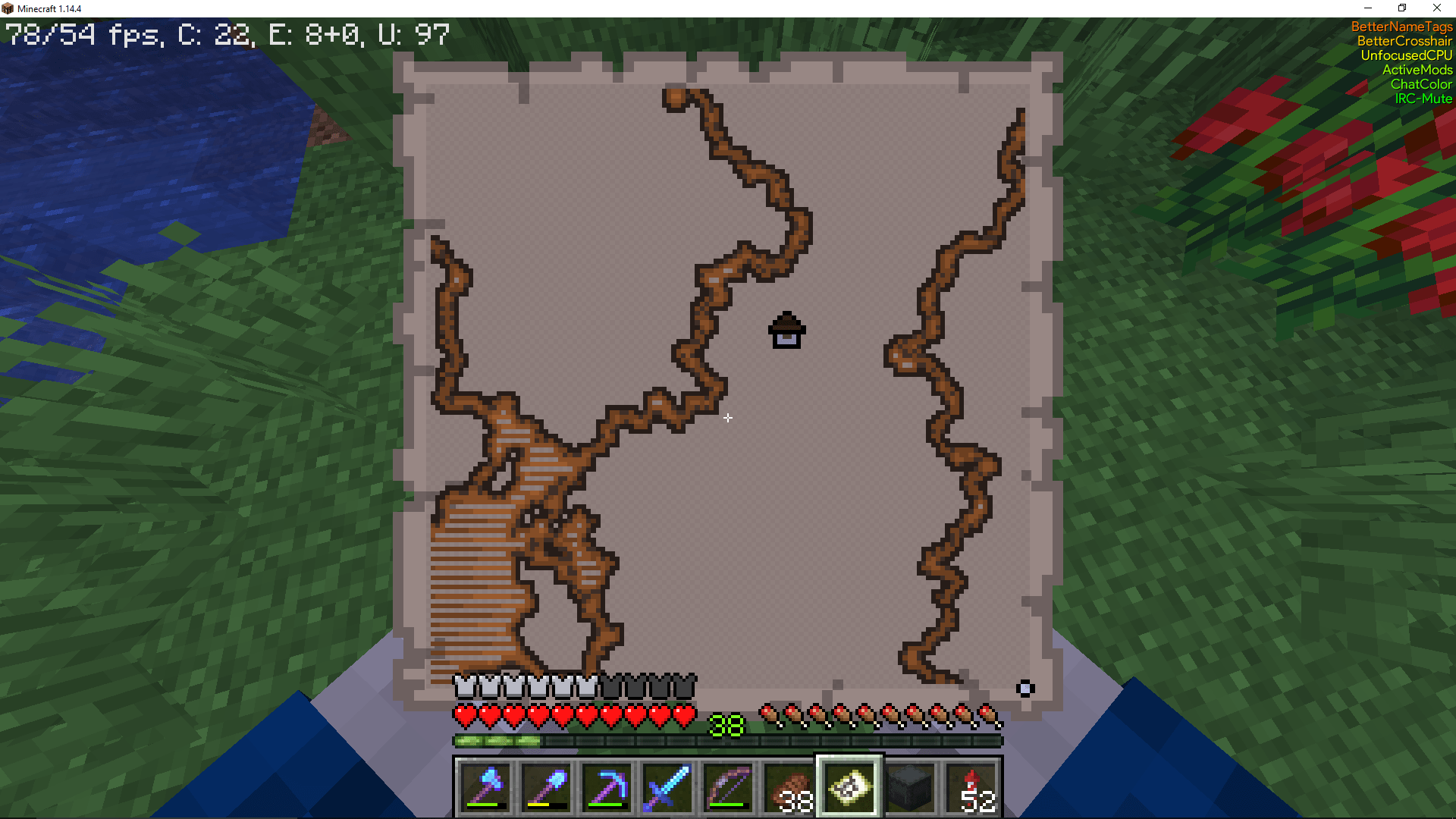This screenshot has height=819, width=1456.
Task: Select the stack of 38 cooked porkchops
Action: (x=789, y=789)
